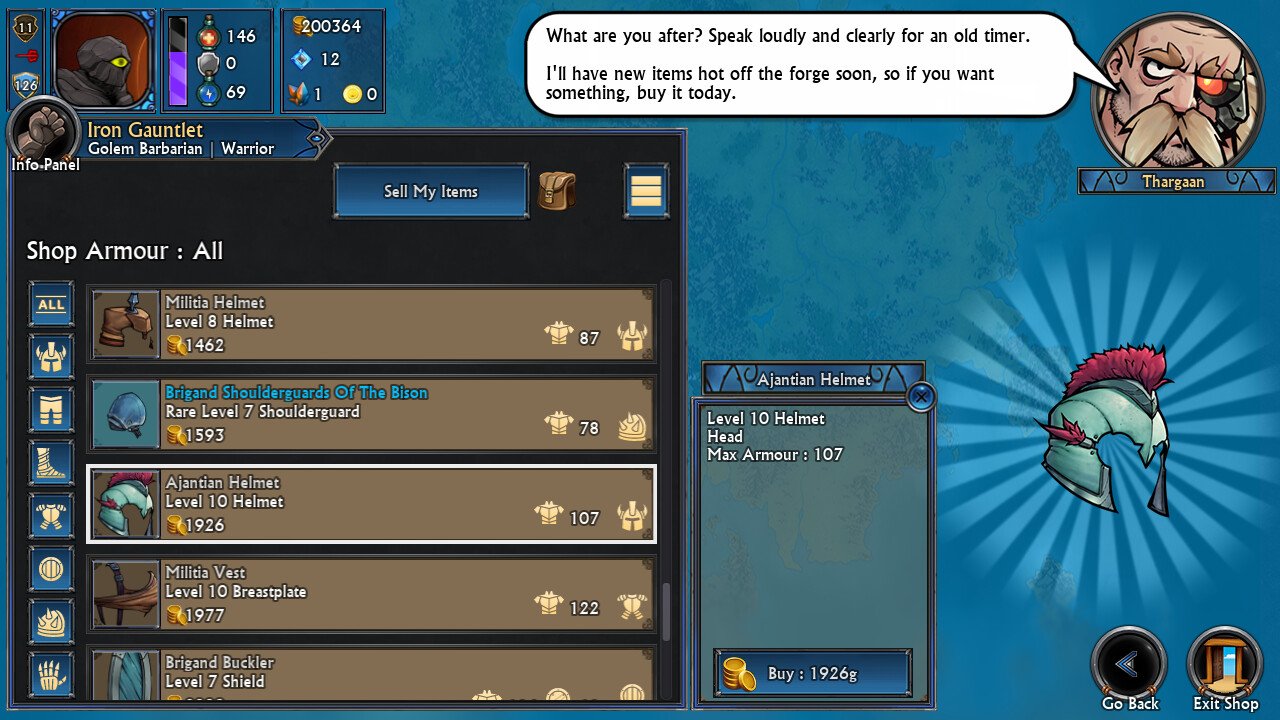The height and width of the screenshot is (720, 1280).
Task: Show gauntlets with the glove filter
Action: click(x=51, y=675)
